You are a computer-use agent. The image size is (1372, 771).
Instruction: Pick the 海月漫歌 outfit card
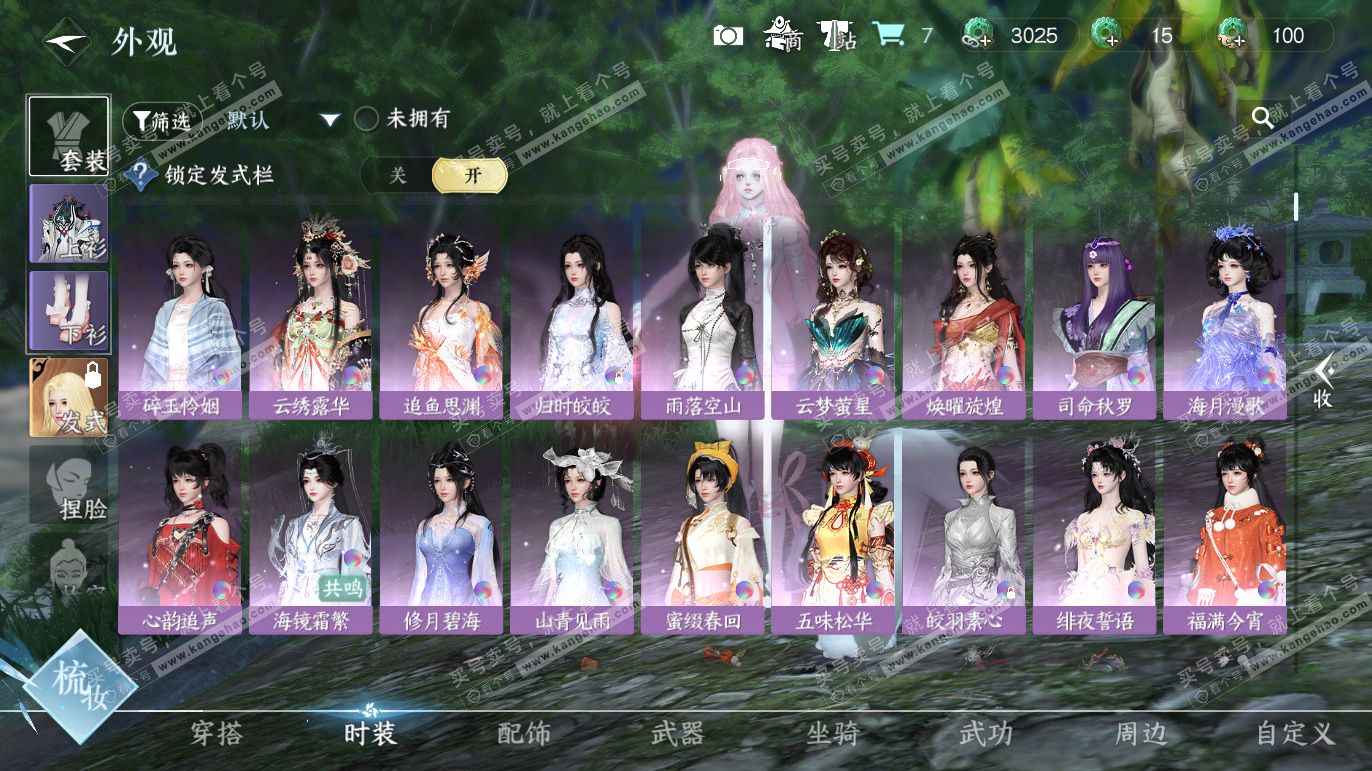click(1224, 320)
